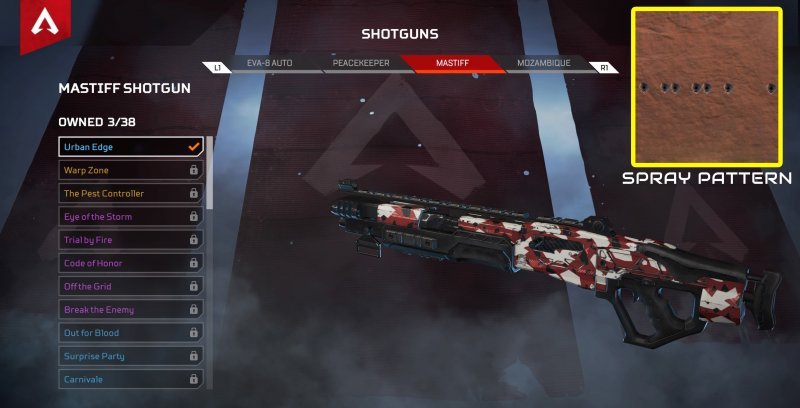
Task: Choose the Break the Enemy skin
Action: [131, 309]
